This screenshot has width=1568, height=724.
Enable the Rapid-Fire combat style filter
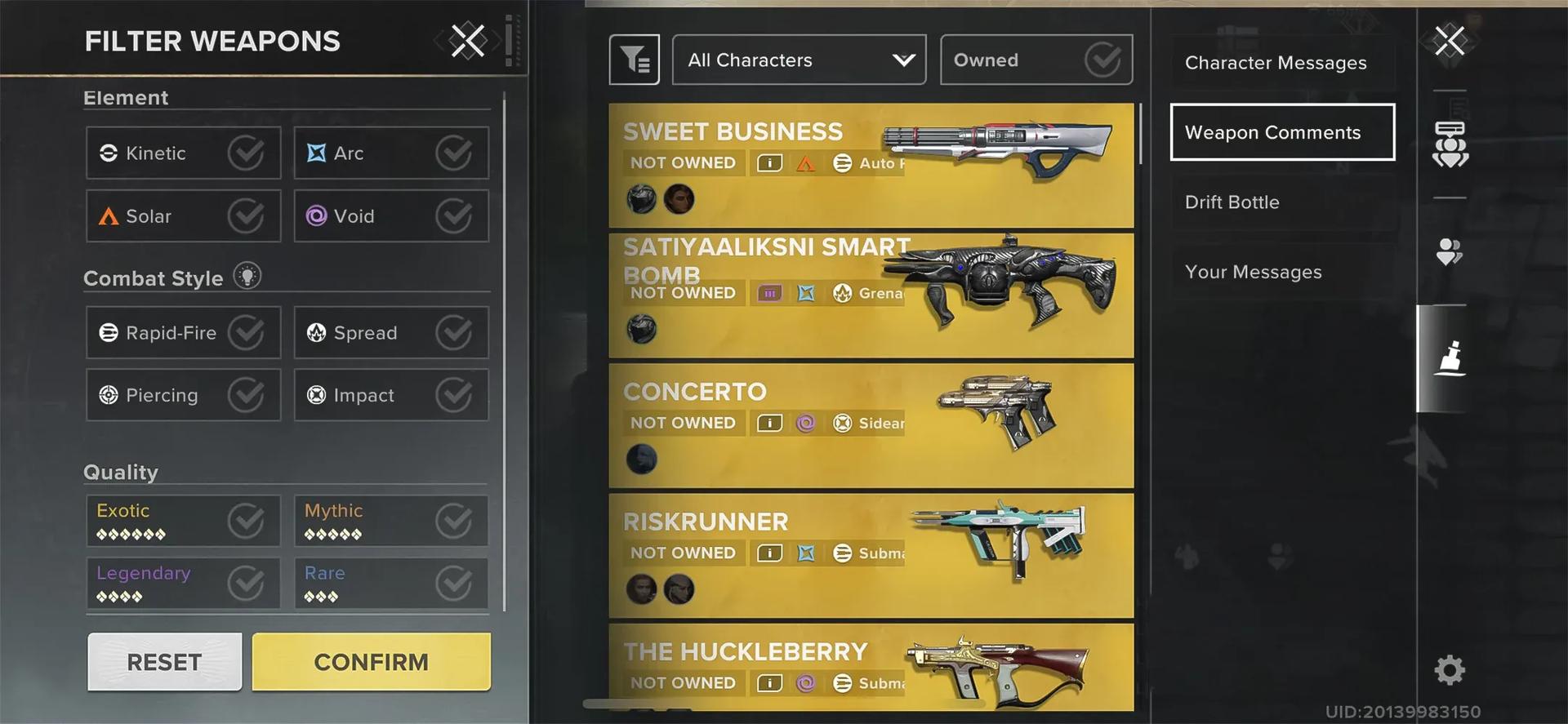point(183,332)
